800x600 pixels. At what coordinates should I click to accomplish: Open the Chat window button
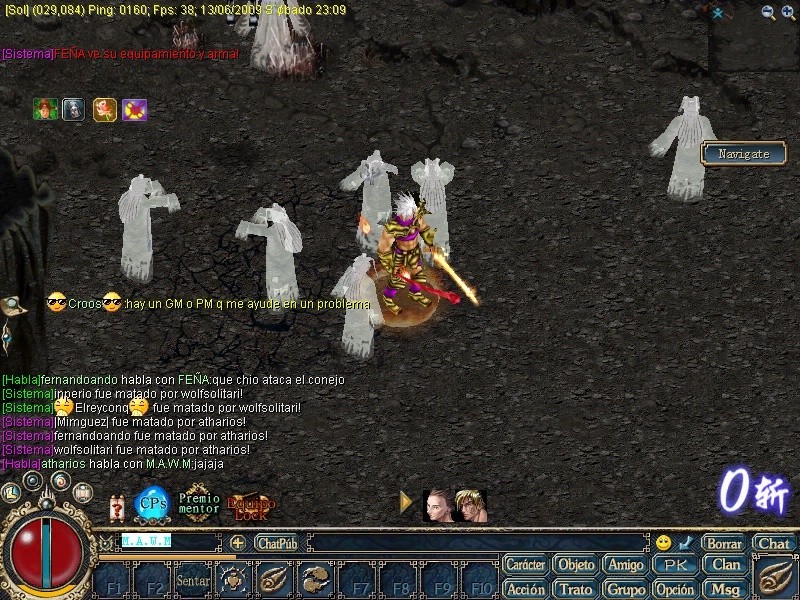pos(773,544)
